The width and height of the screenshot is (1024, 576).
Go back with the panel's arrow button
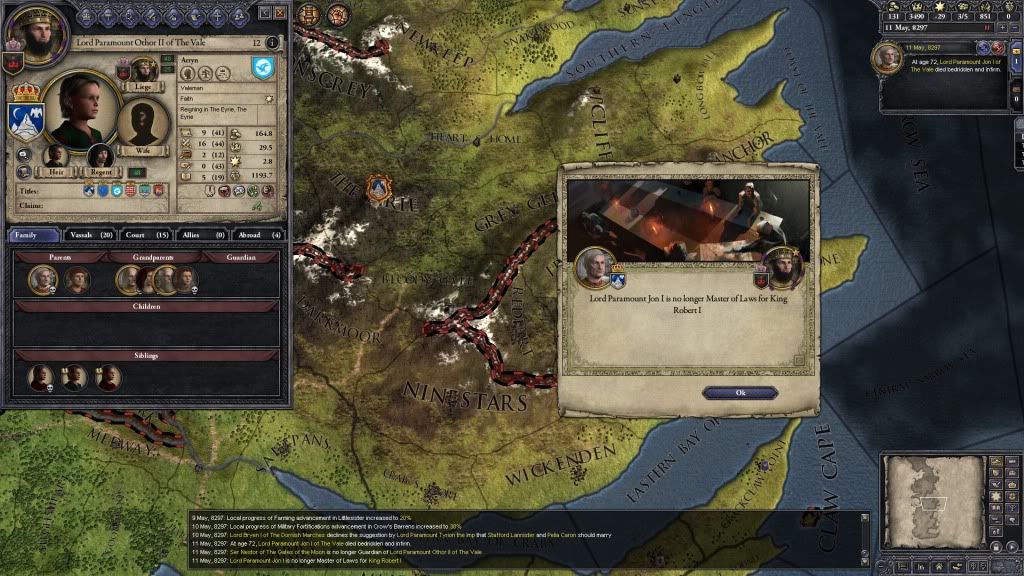pos(264,13)
